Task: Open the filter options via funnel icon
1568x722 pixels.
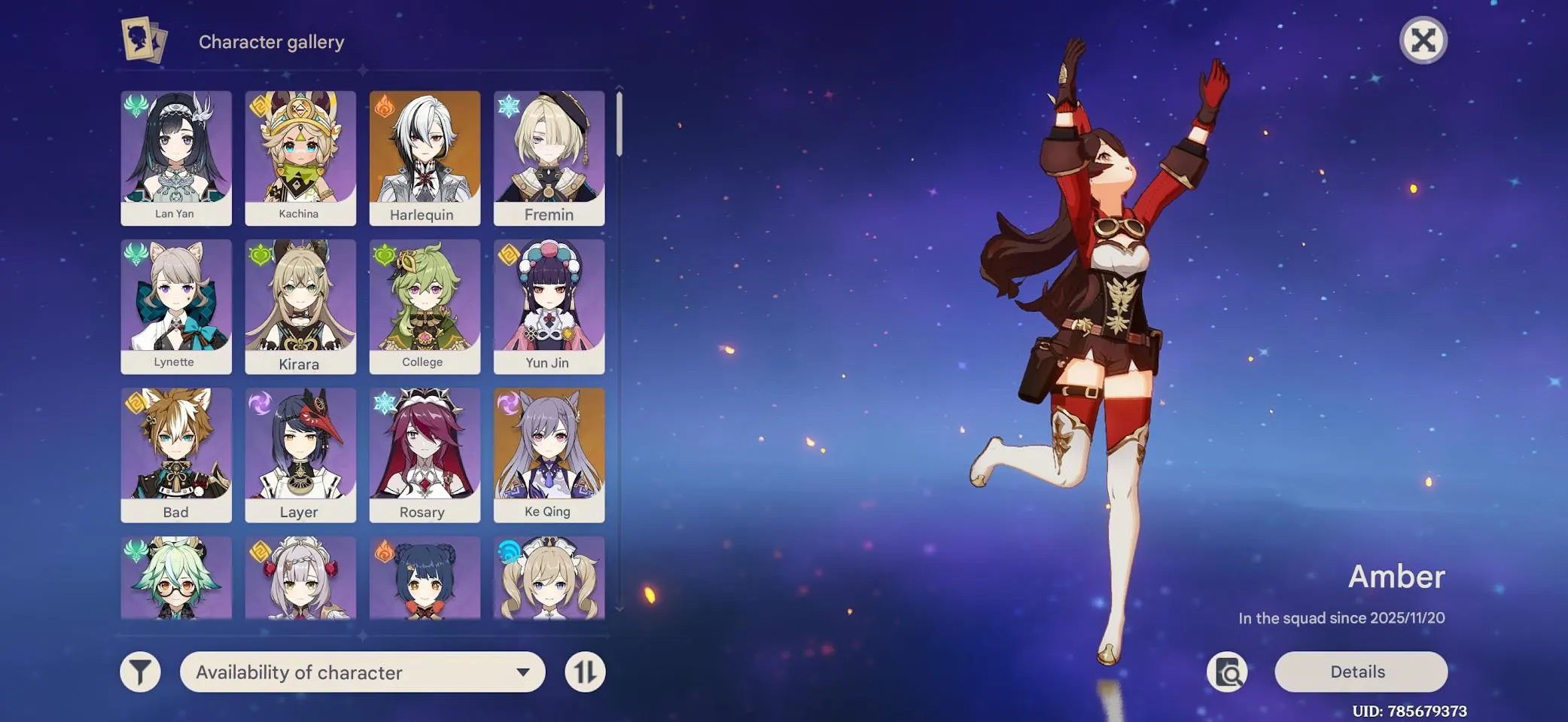Action: pyautogui.click(x=139, y=672)
